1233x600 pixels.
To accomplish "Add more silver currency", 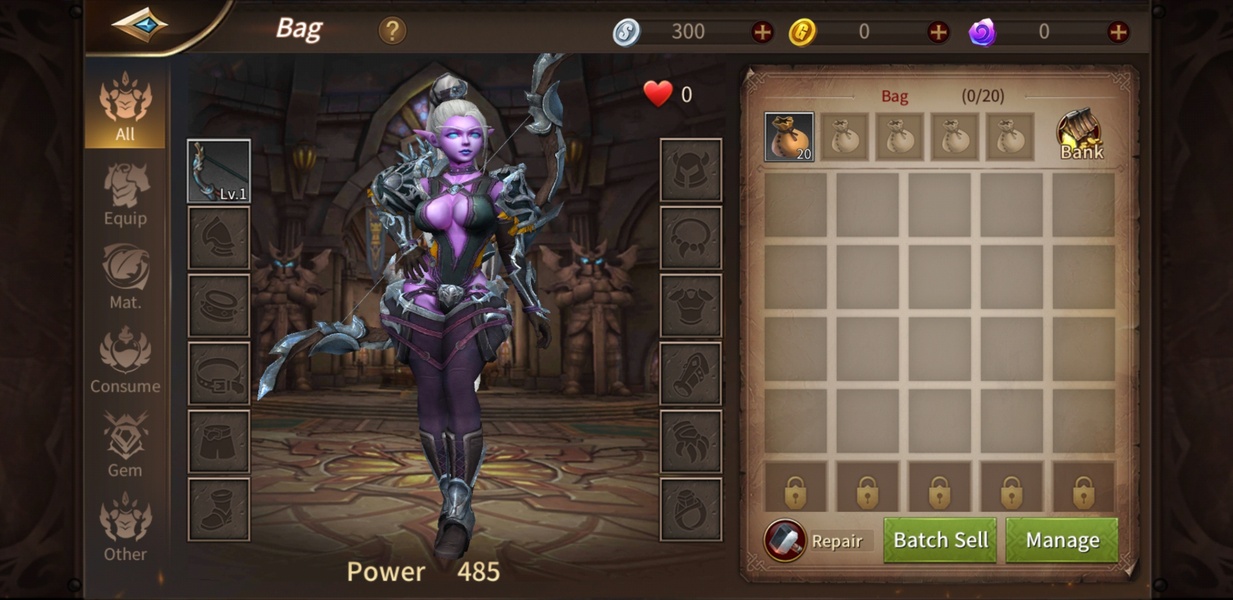I will (x=762, y=32).
